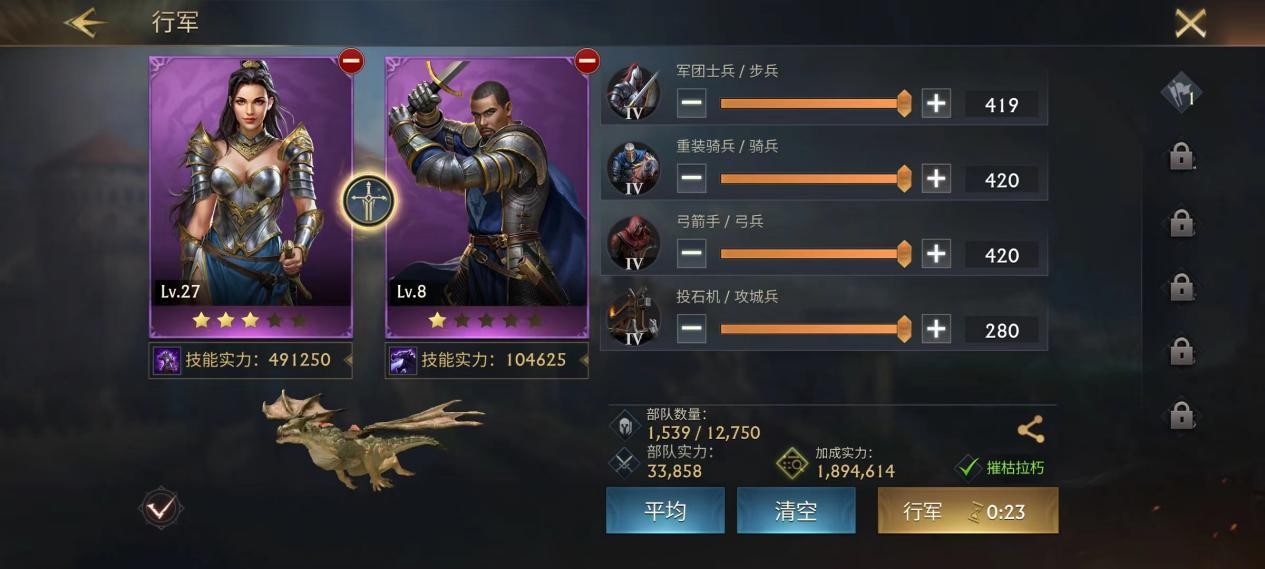This screenshot has height=569, width=1265.
Task: Toggle the 摧枯拉朽 checkbox
Action: [968, 467]
